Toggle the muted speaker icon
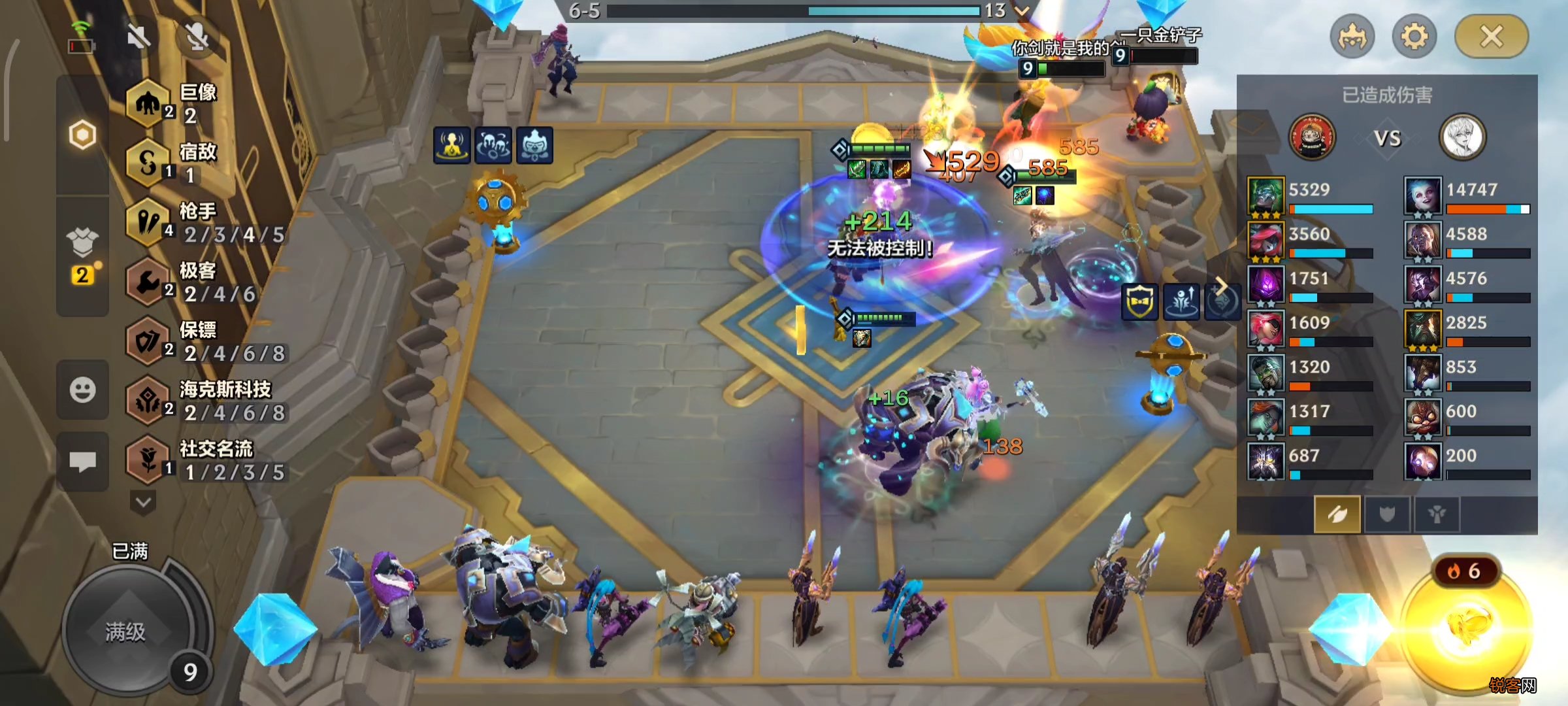The width and height of the screenshot is (1568, 706). [x=139, y=37]
